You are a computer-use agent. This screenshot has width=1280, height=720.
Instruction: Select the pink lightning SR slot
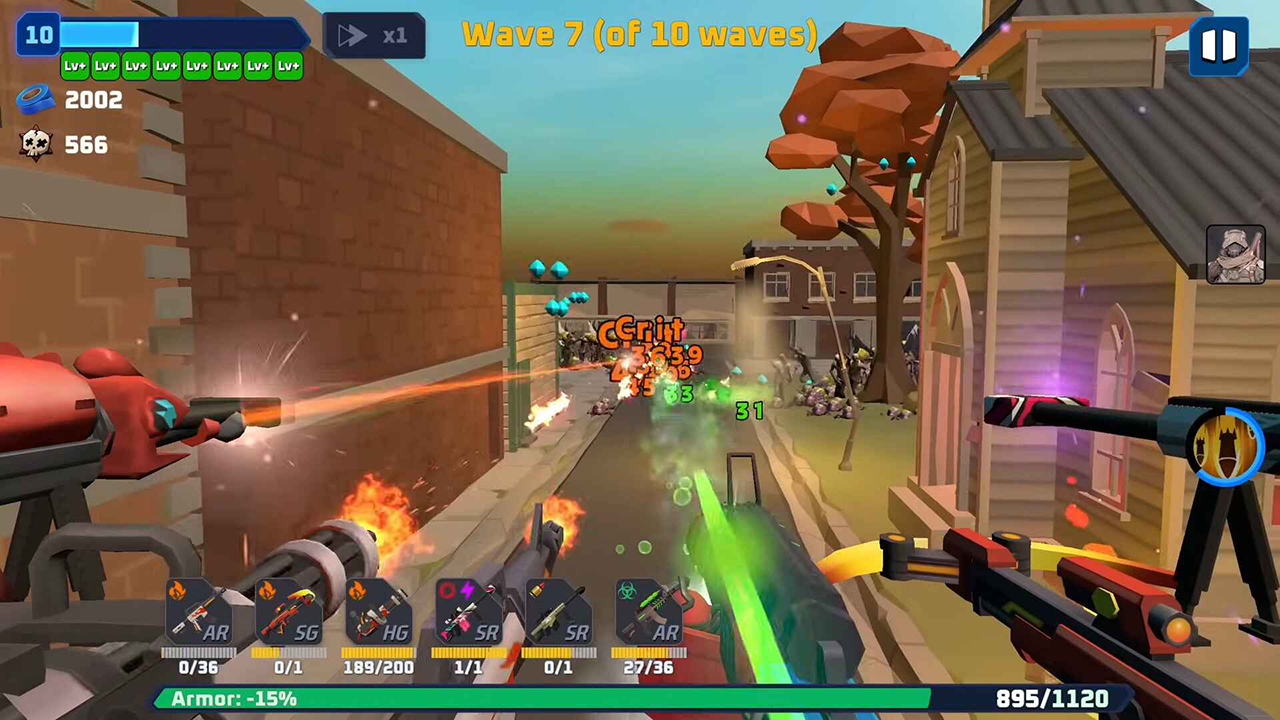[468, 612]
